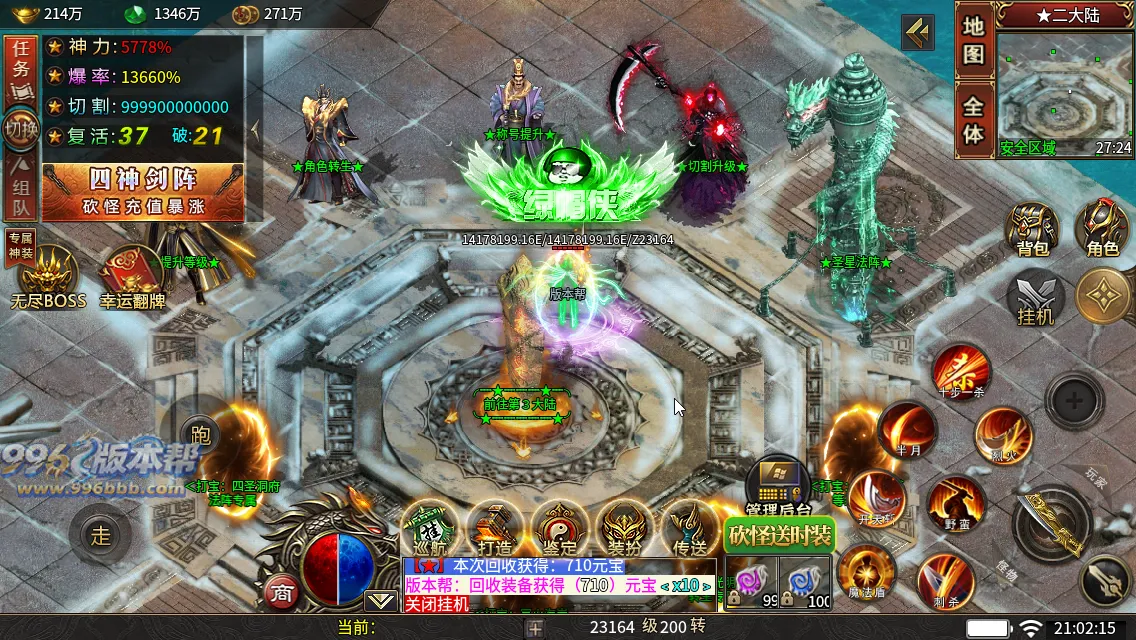Open the 地图 map tab
1136x640 pixels.
974,42
